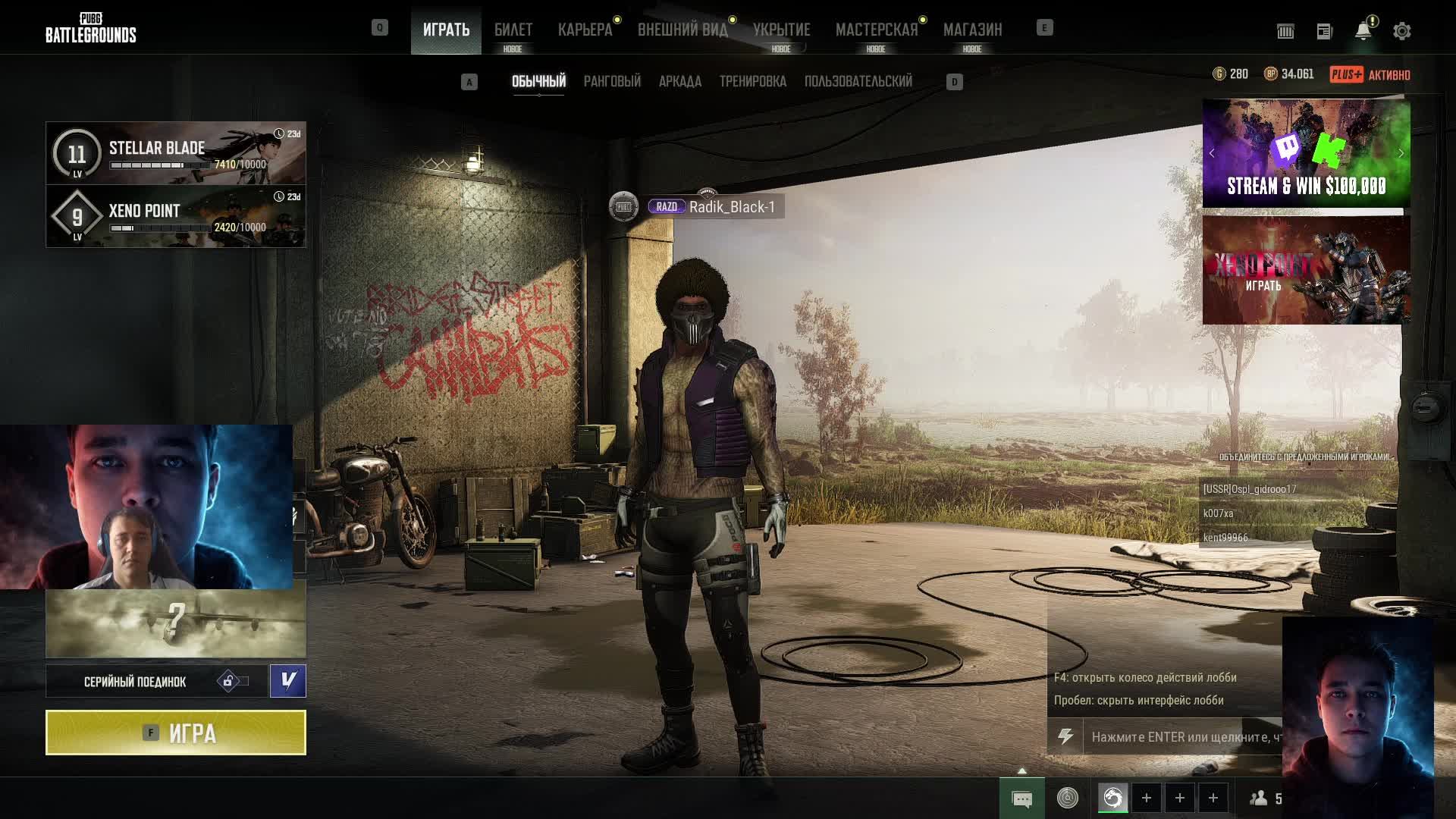Visit the МАГАЗИН store tab
Image resolution: width=1456 pixels, height=819 pixels.
(x=972, y=30)
